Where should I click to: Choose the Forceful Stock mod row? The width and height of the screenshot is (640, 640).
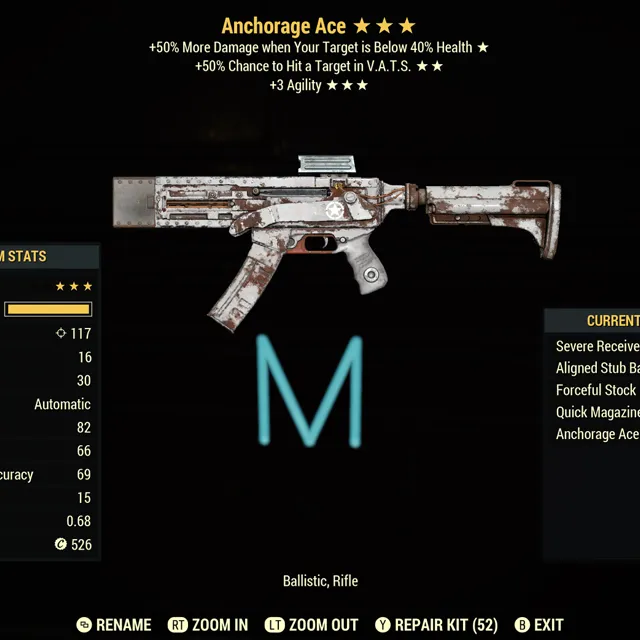pos(596,390)
